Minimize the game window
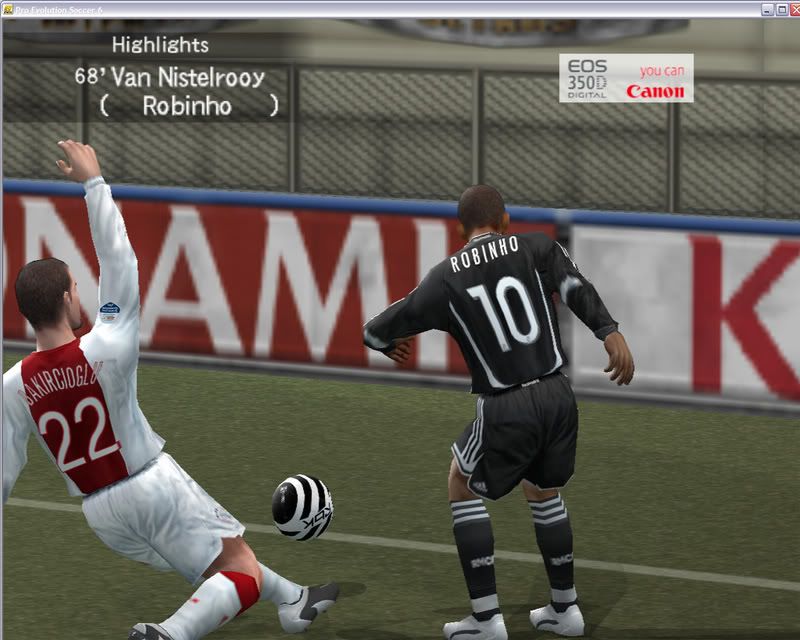800x640 pixels. [766, 9]
